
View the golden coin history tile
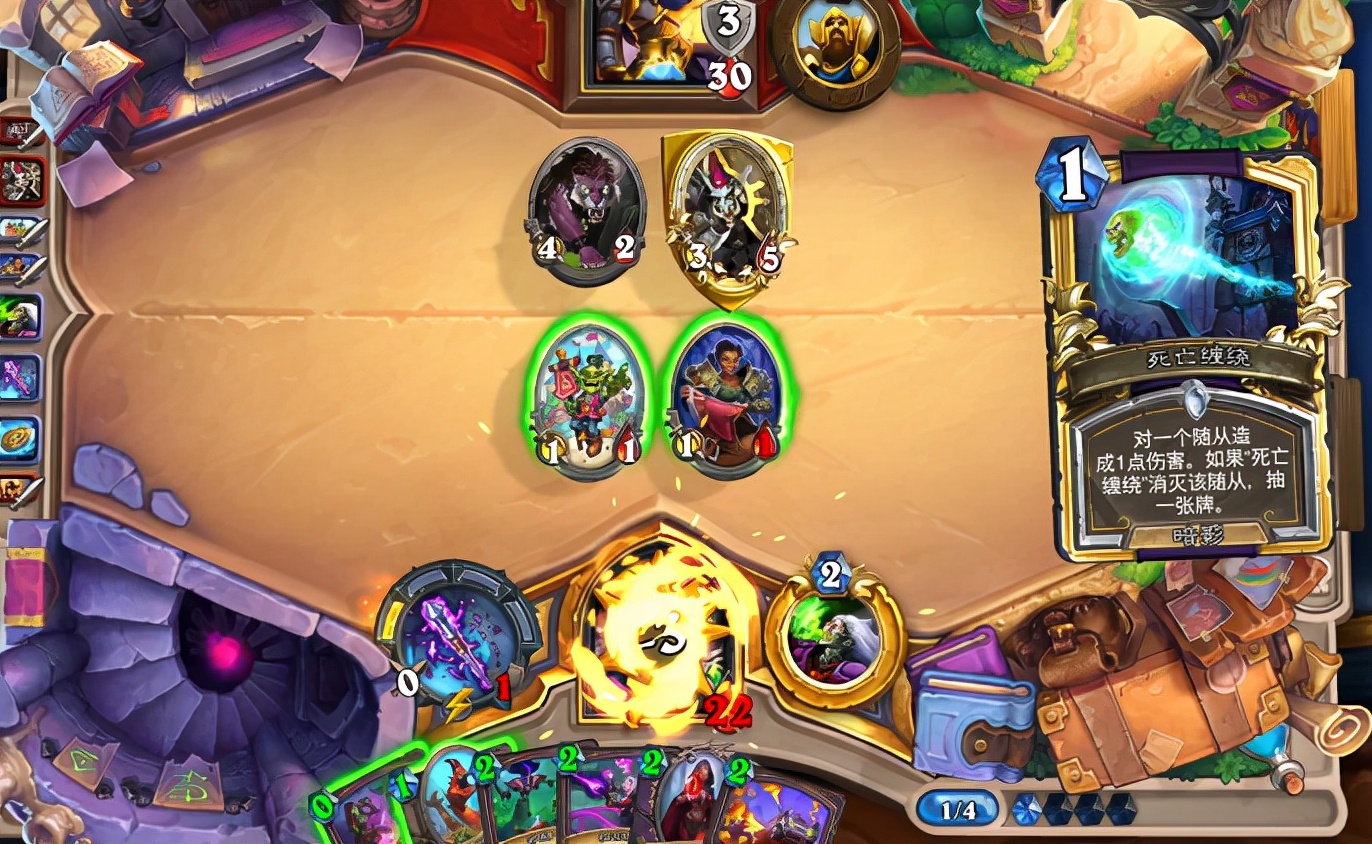[x=21, y=438]
